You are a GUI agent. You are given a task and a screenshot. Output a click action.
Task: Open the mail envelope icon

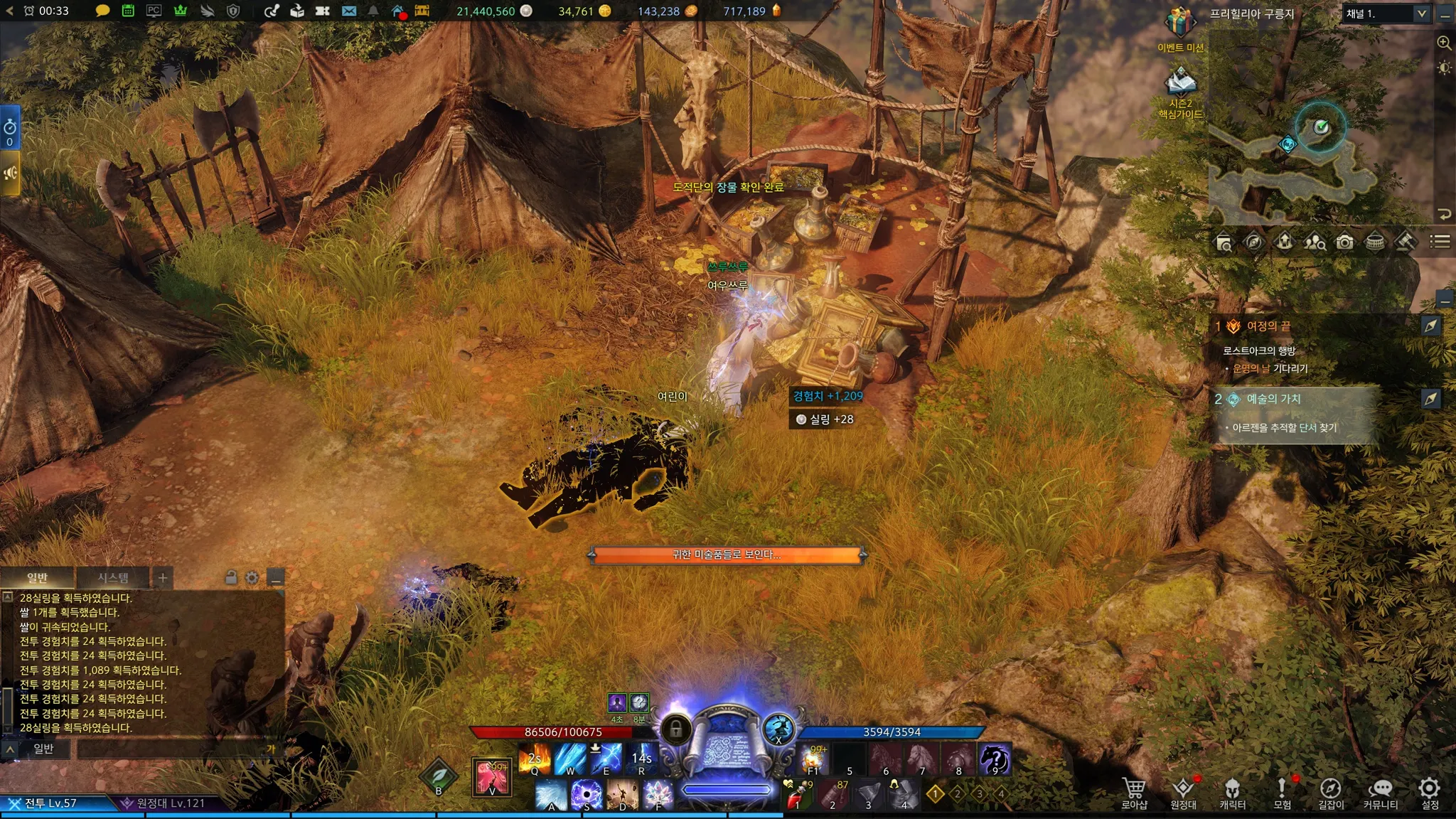(348, 11)
